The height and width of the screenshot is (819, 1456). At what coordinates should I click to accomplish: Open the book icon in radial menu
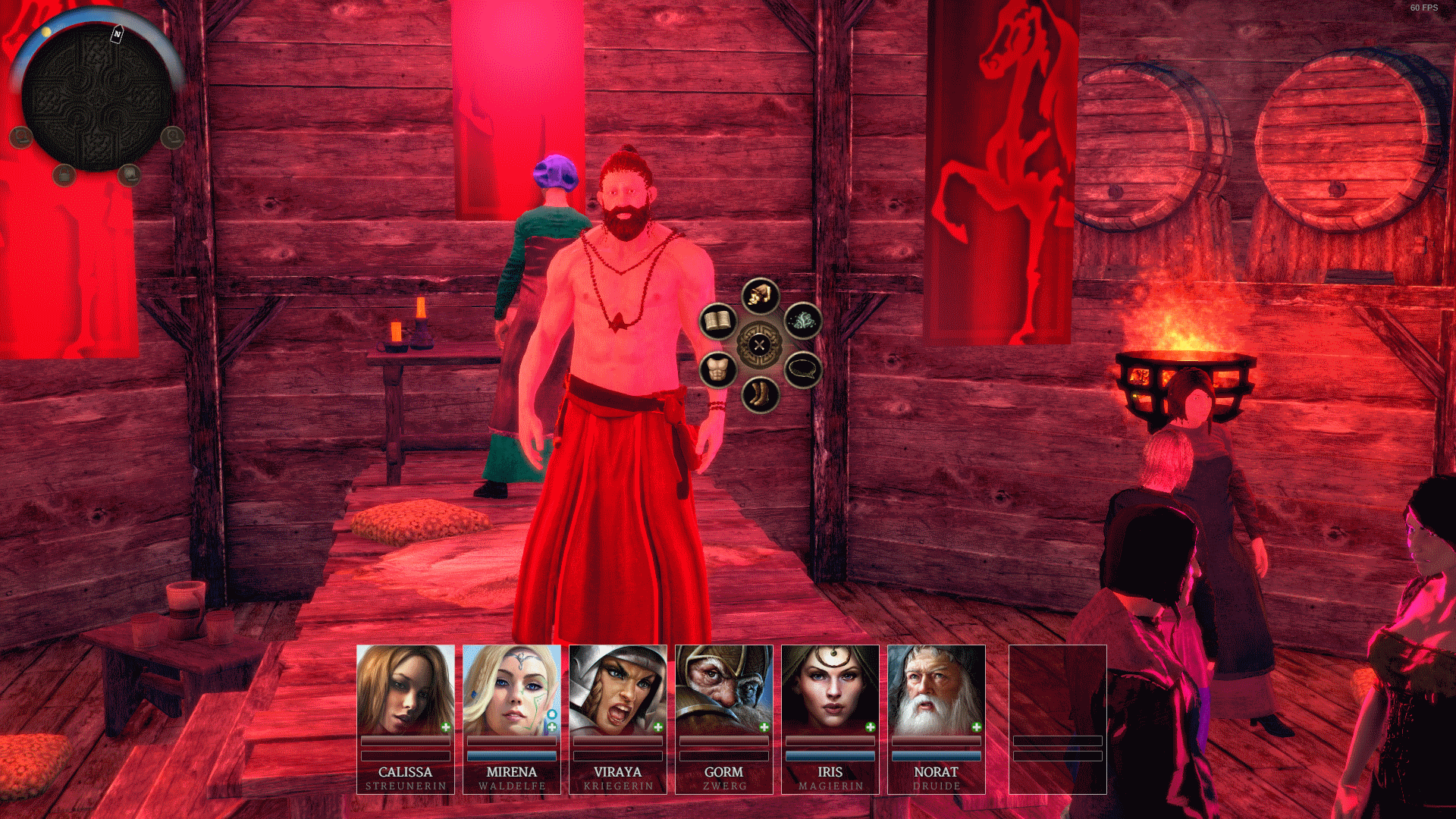(717, 322)
